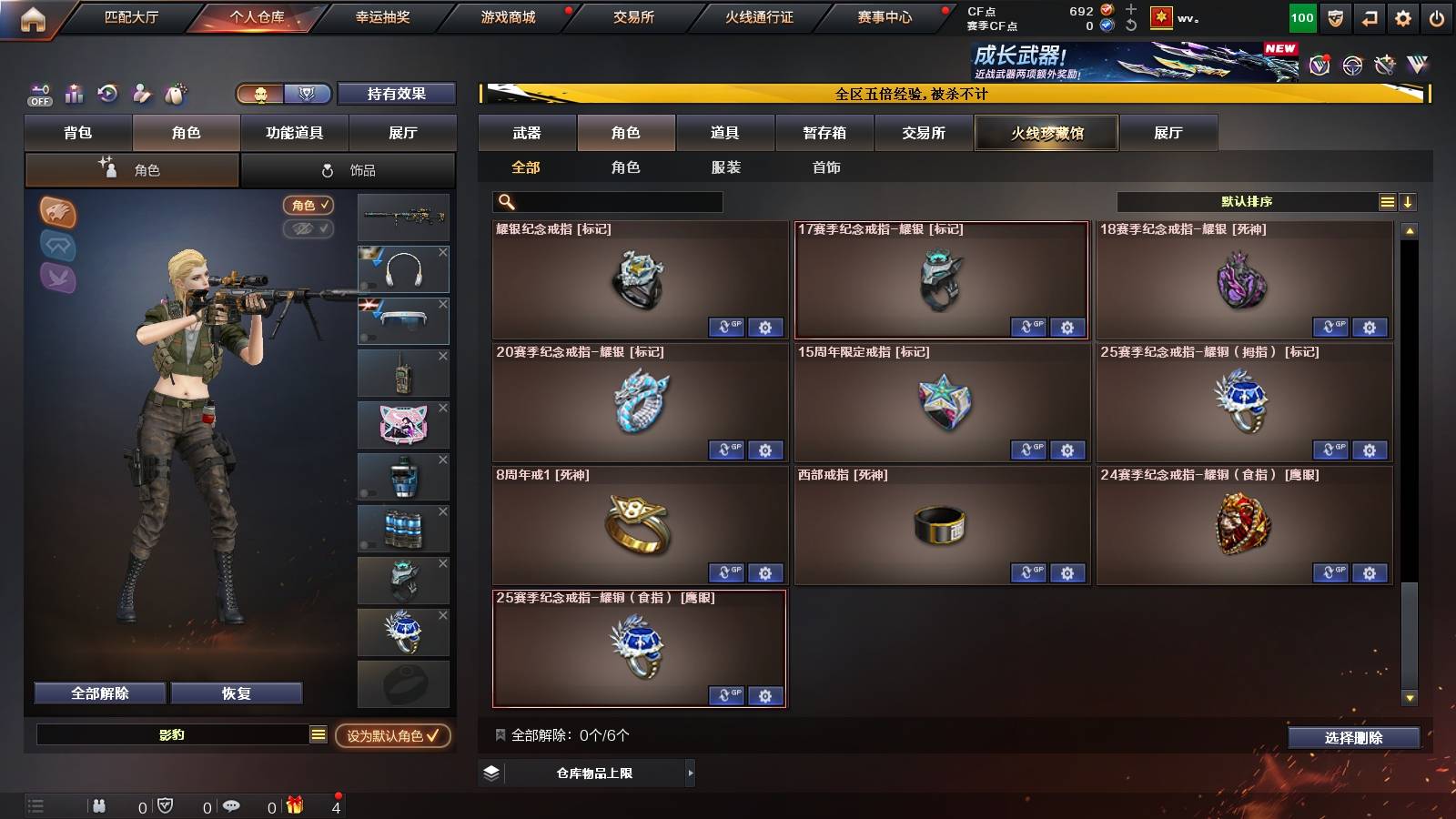Click the replay/return arrow icon top right

click(x=1370, y=18)
